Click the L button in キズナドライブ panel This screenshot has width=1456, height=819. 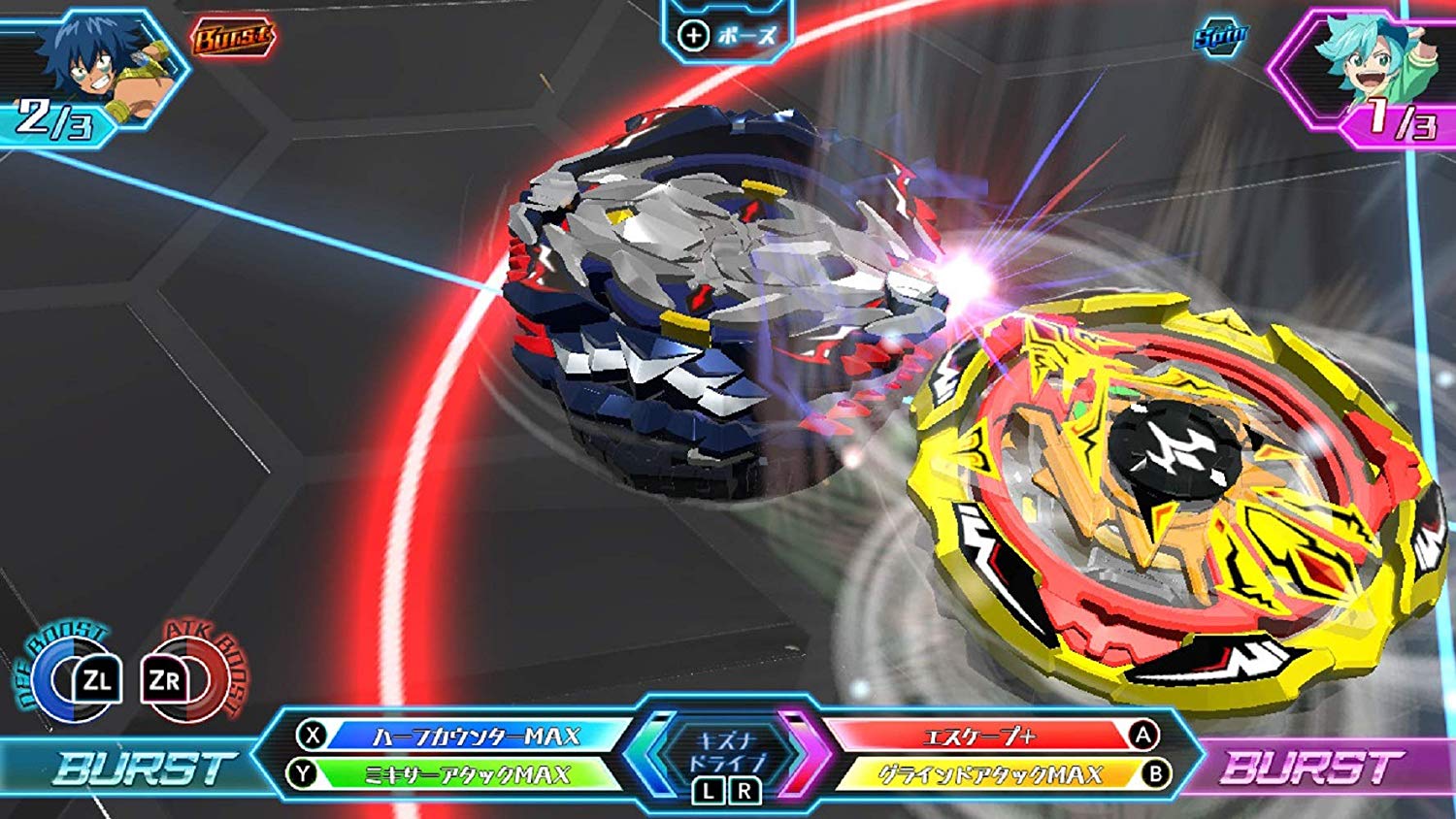point(707,791)
